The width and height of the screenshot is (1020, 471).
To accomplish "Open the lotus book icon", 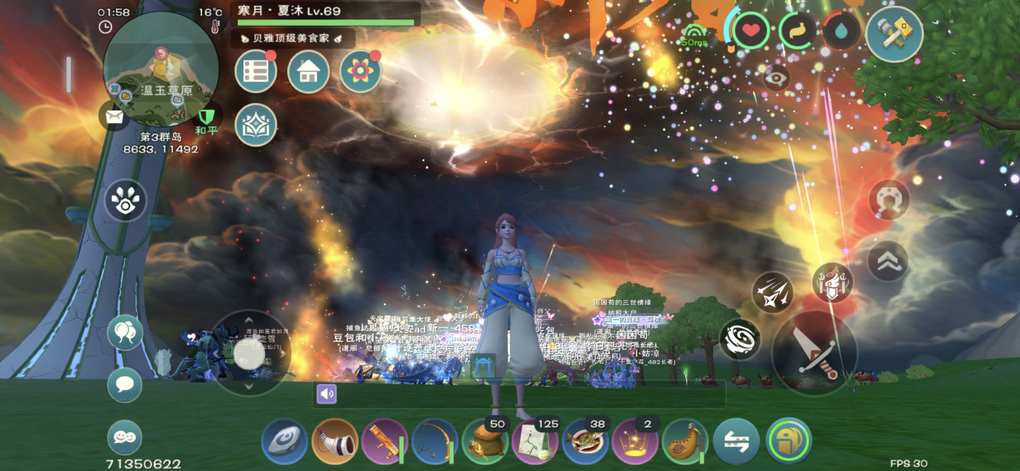I will (x=256, y=125).
